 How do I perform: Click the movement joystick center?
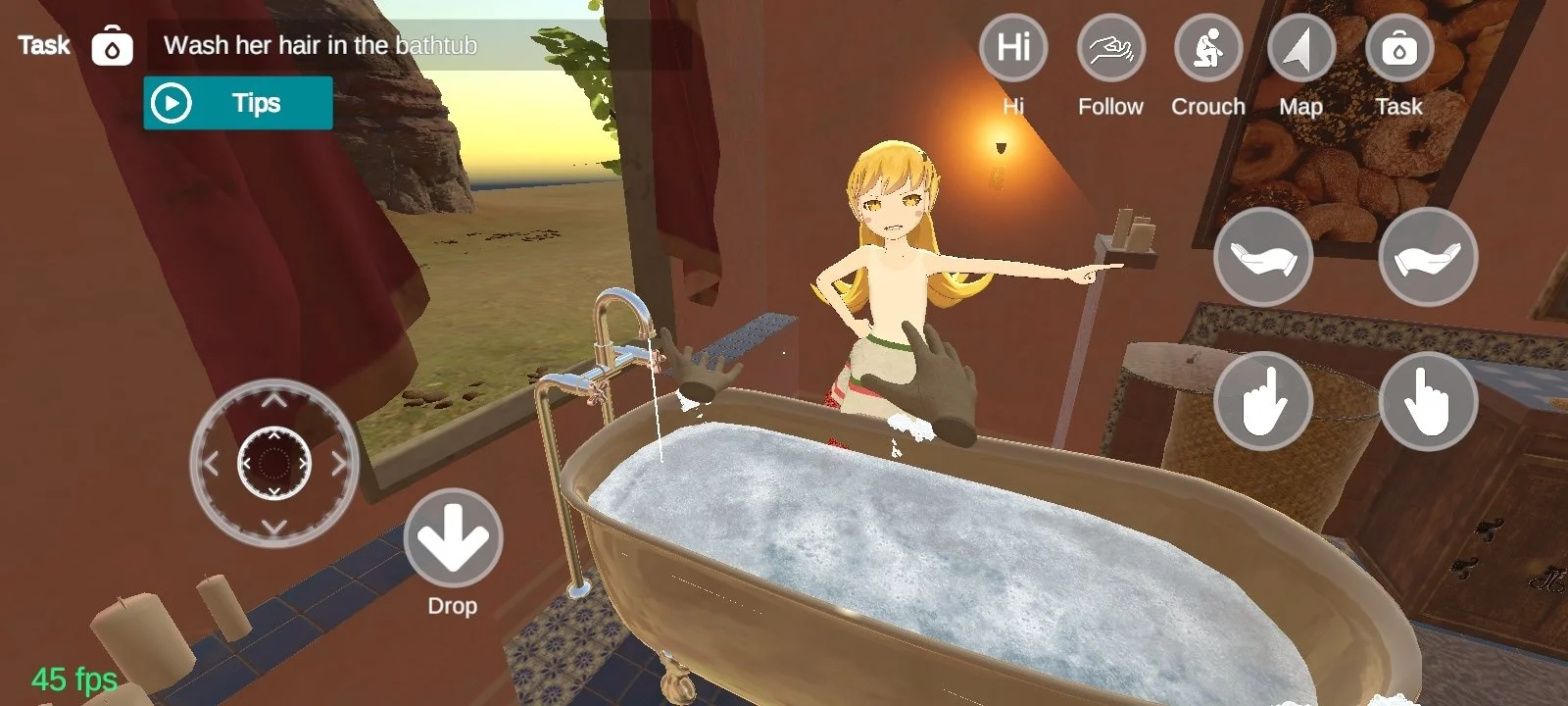pyautogui.click(x=274, y=463)
